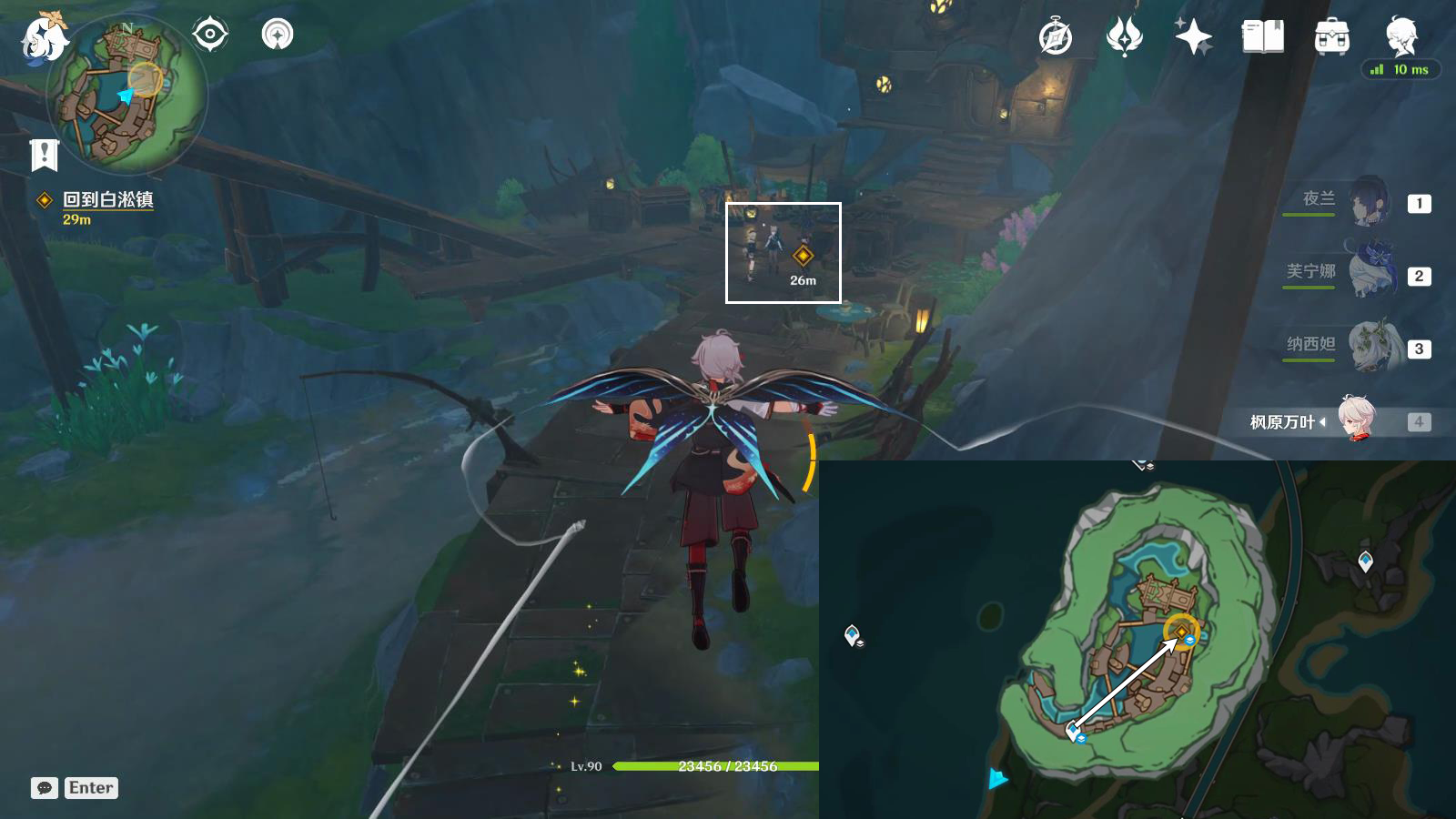Click the orange quest marker on inset map
The width and height of the screenshot is (1456, 819).
(x=1181, y=632)
